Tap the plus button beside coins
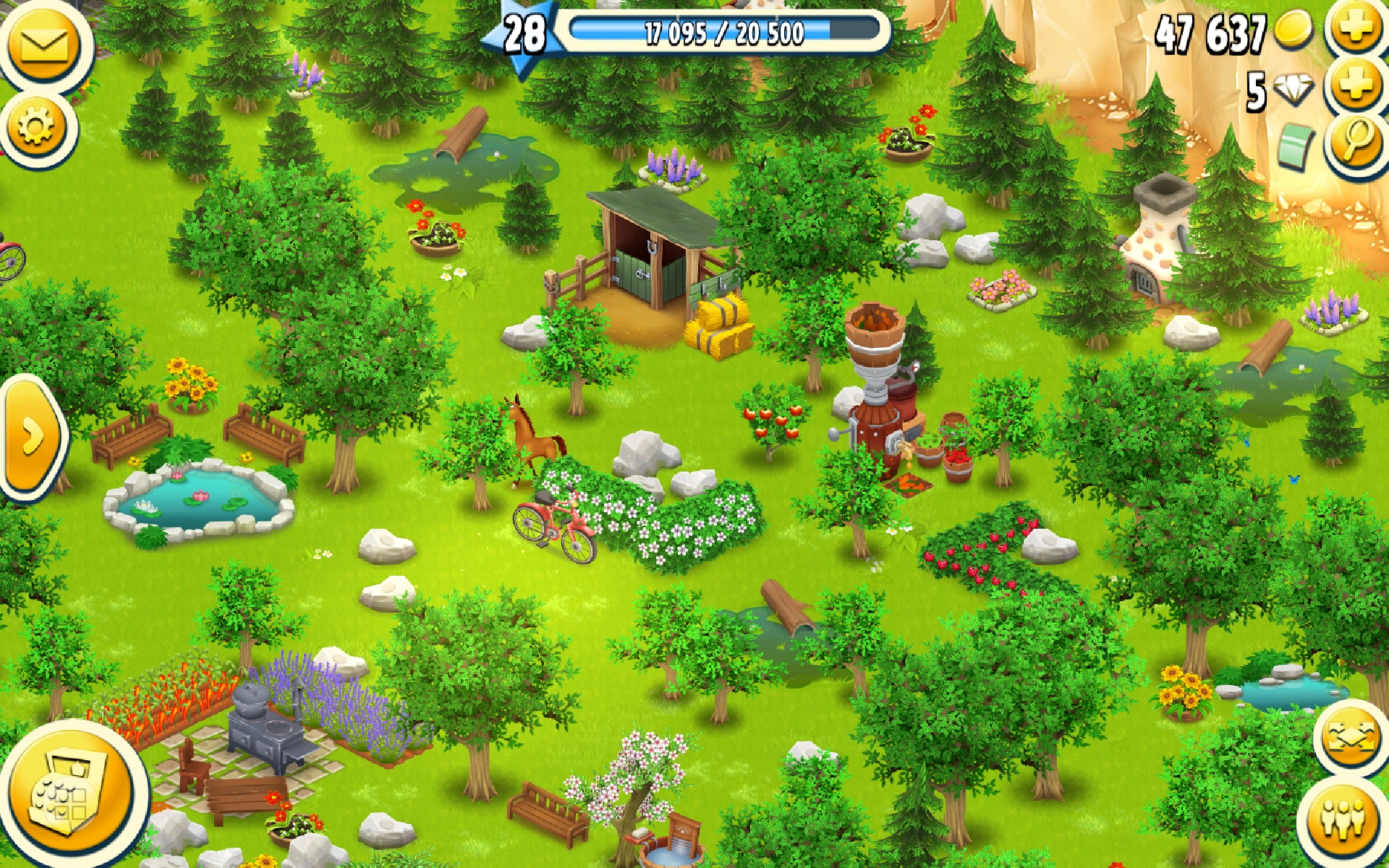 click(1355, 27)
